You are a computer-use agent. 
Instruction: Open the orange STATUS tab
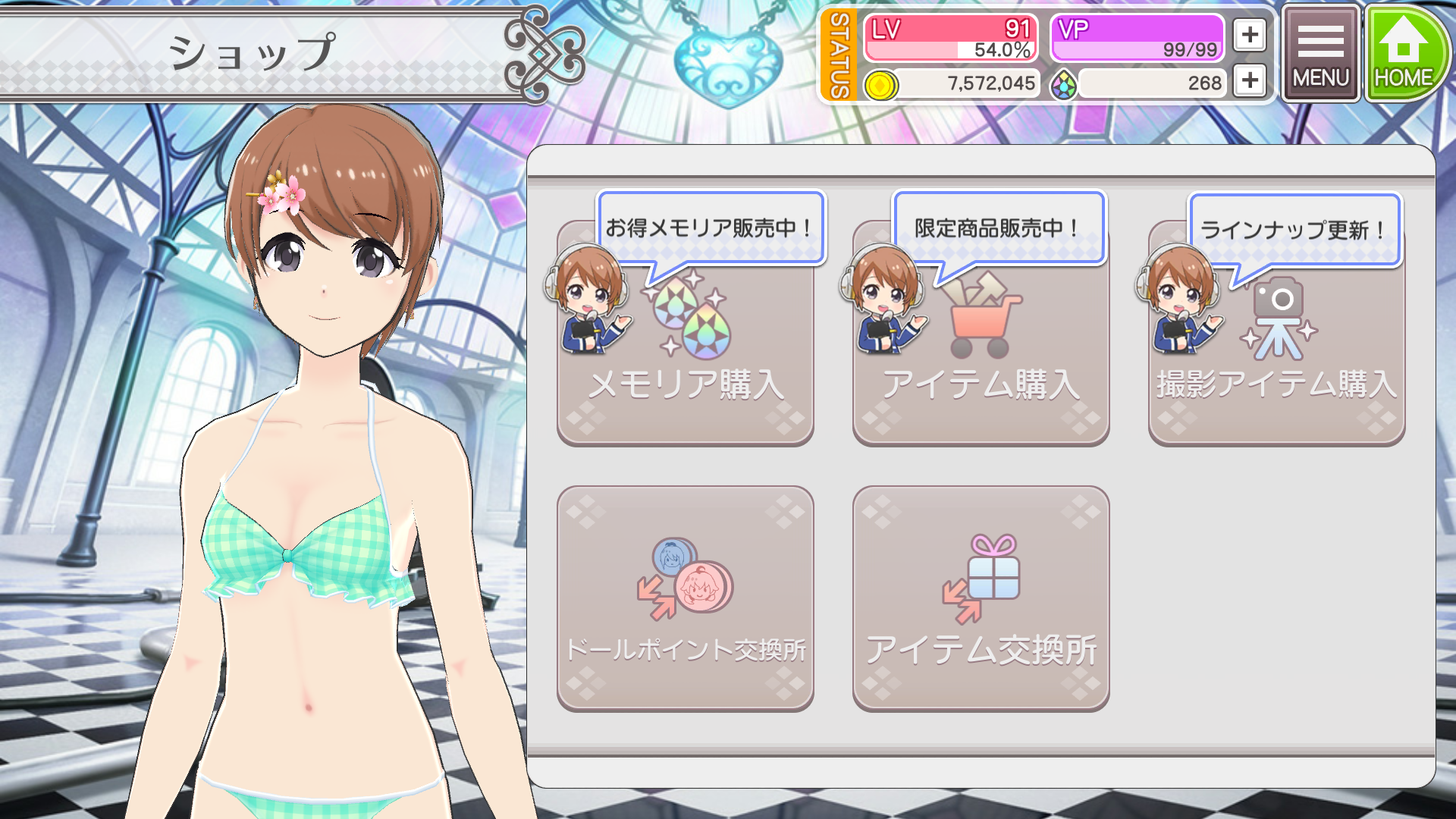839,55
